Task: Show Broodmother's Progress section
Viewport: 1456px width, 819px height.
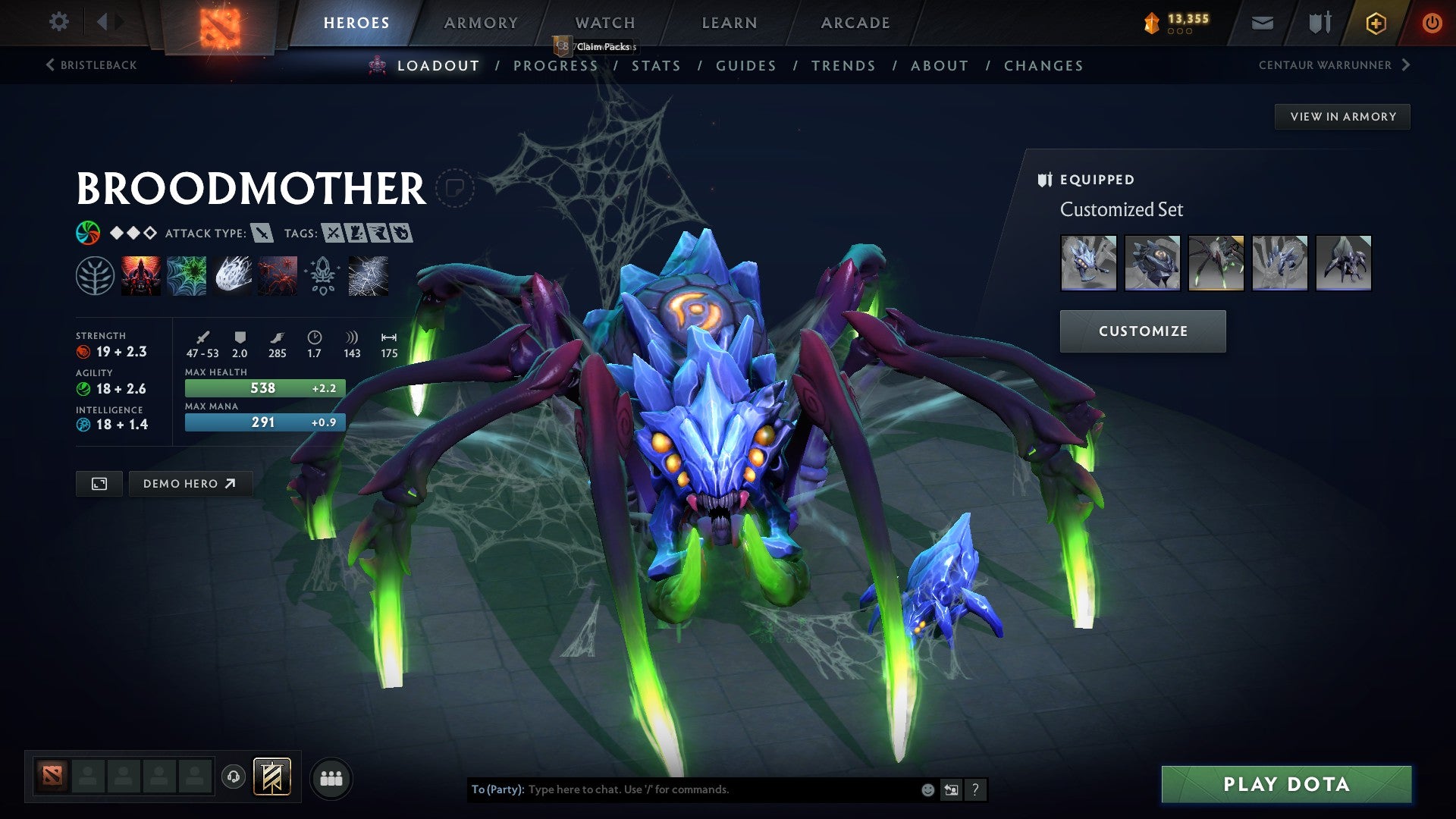Action: (555, 66)
